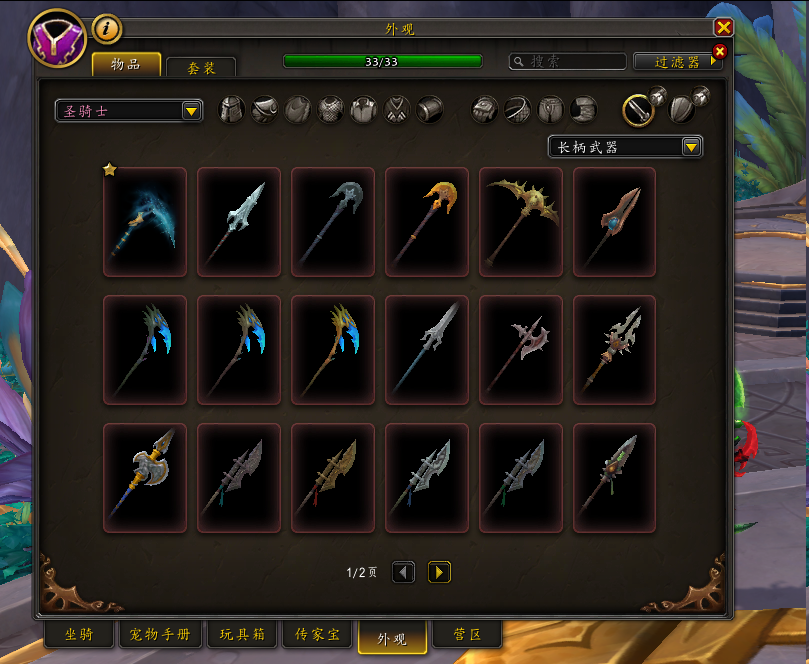Open the 宠物手册 pet journal tab
Screen dimensions: 809x664
pyautogui.click(x=160, y=635)
